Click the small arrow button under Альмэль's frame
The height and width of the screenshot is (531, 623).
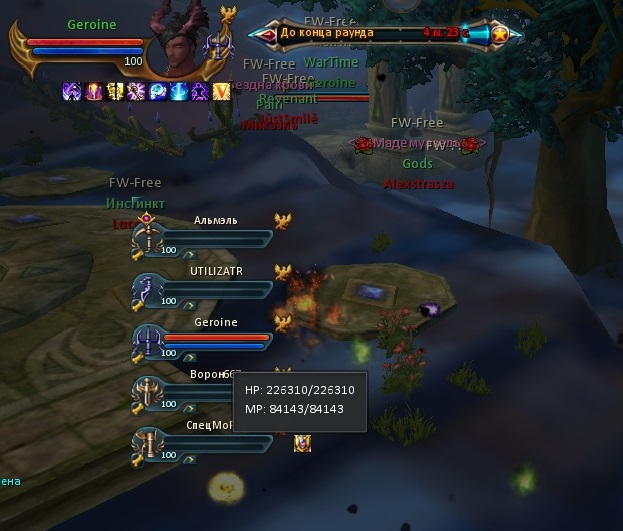[188, 254]
